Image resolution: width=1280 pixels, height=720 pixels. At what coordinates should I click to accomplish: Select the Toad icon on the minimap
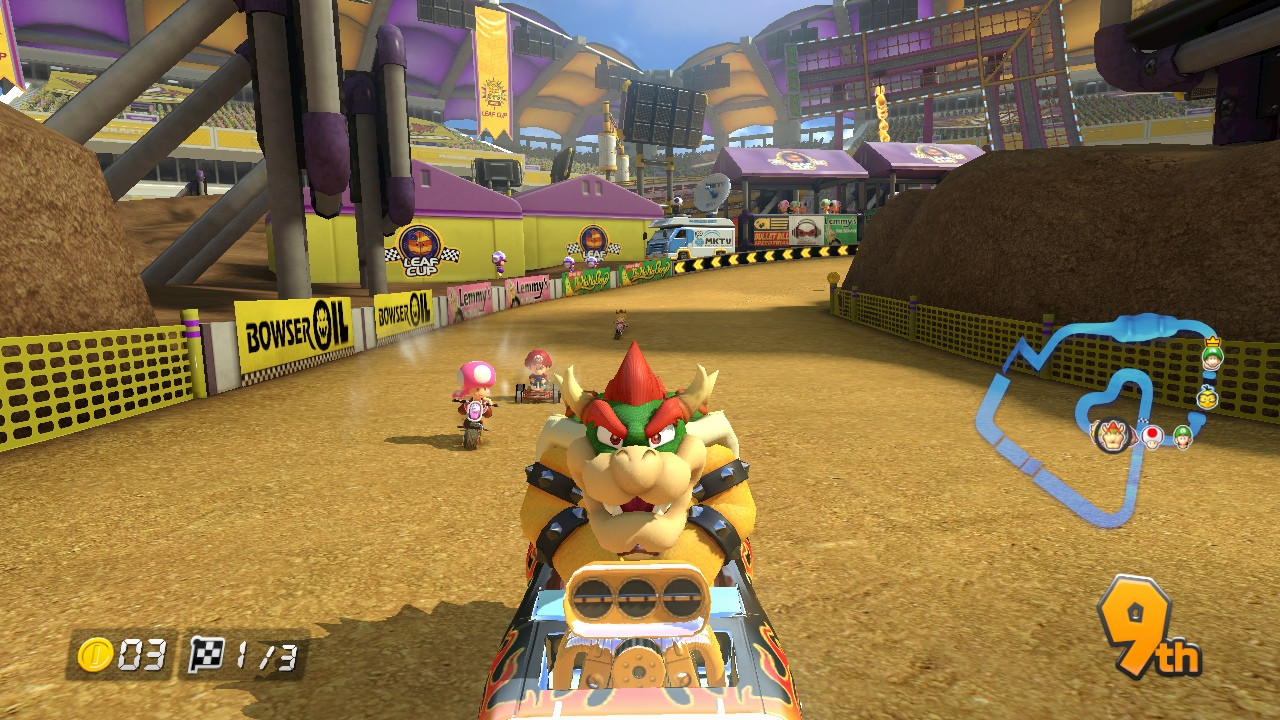[1152, 439]
